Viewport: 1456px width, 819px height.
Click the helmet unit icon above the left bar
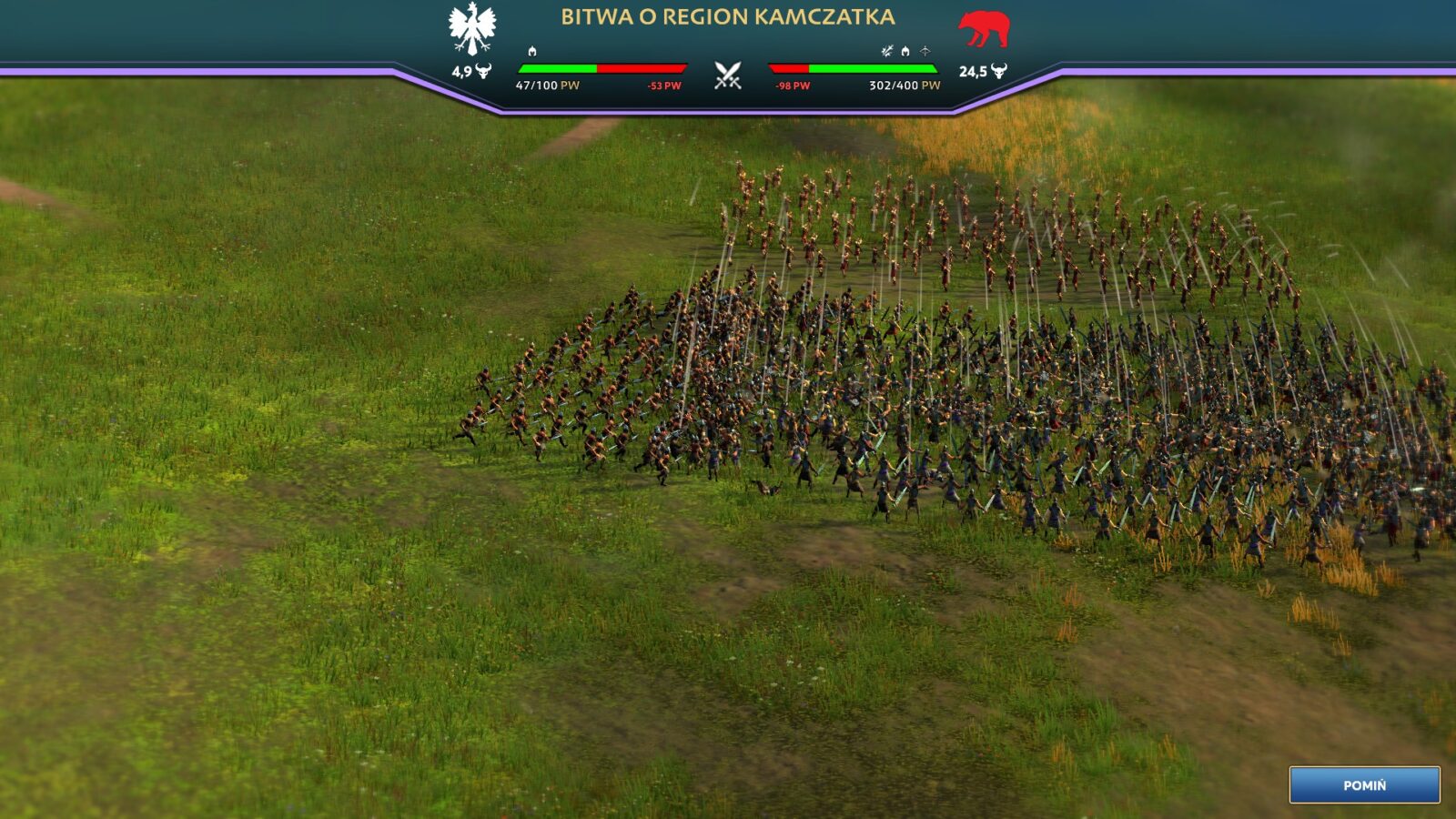(532, 52)
